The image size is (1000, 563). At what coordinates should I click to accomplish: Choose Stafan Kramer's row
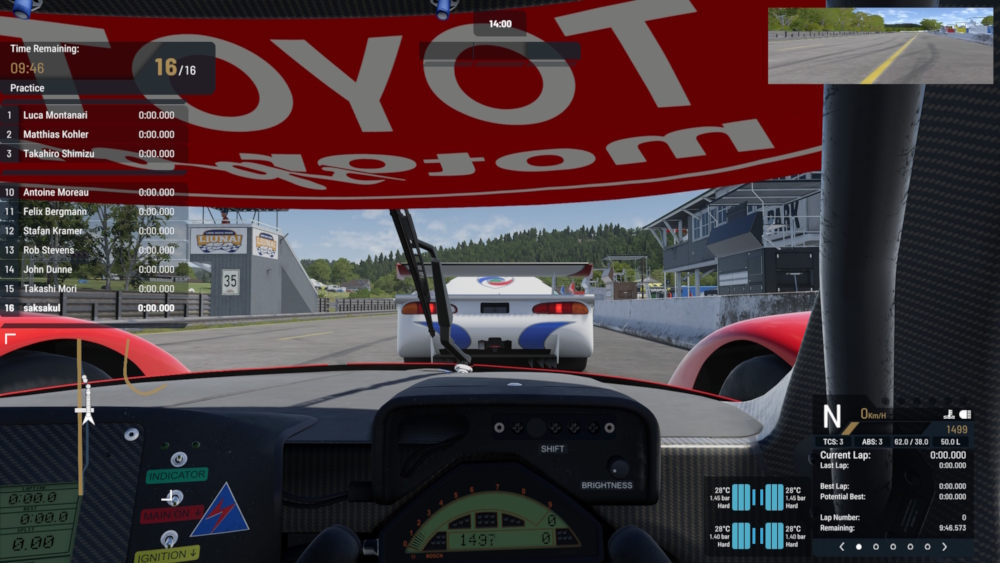point(95,231)
